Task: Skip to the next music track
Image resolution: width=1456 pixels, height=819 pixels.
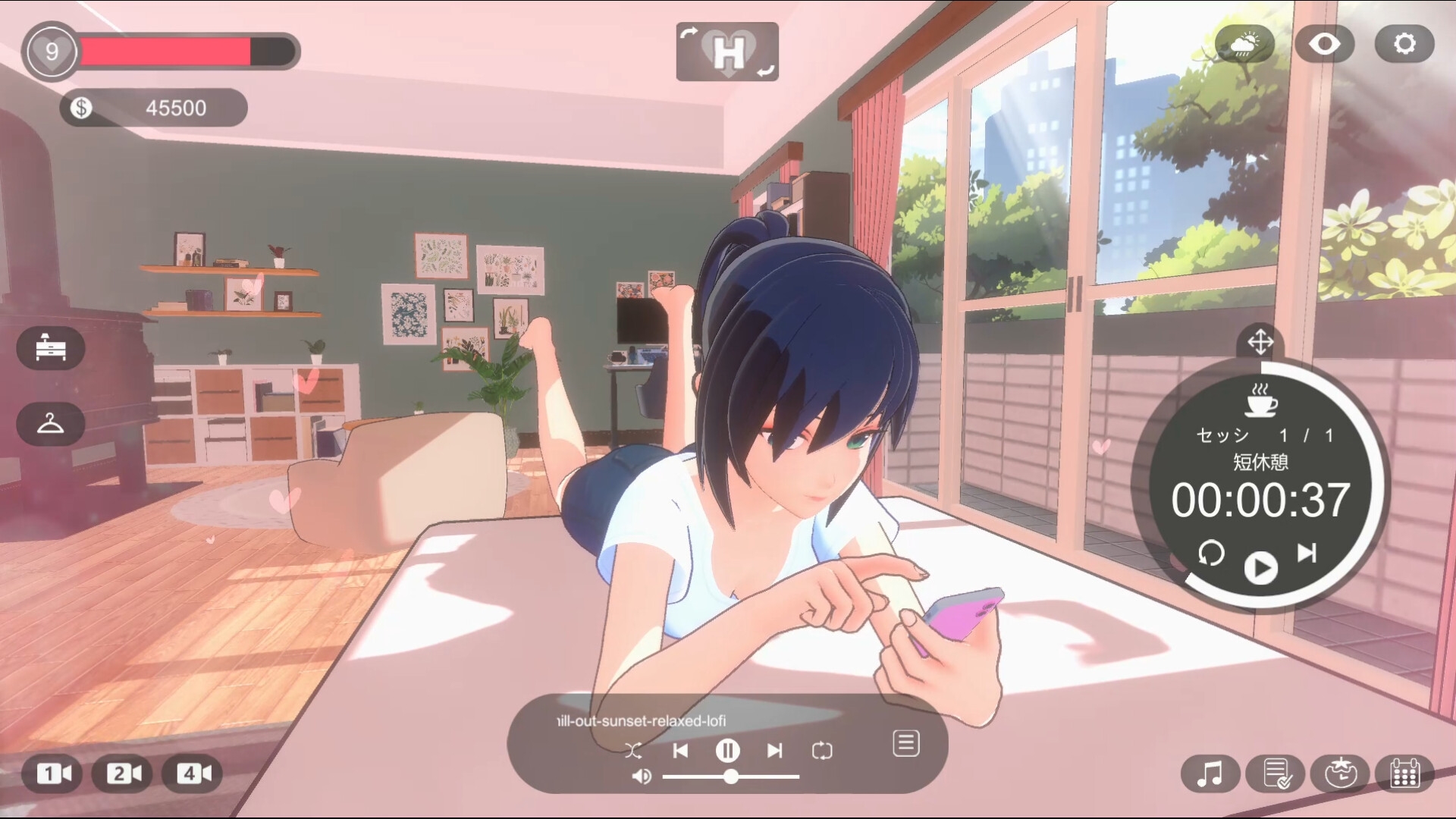Action: pos(774,751)
